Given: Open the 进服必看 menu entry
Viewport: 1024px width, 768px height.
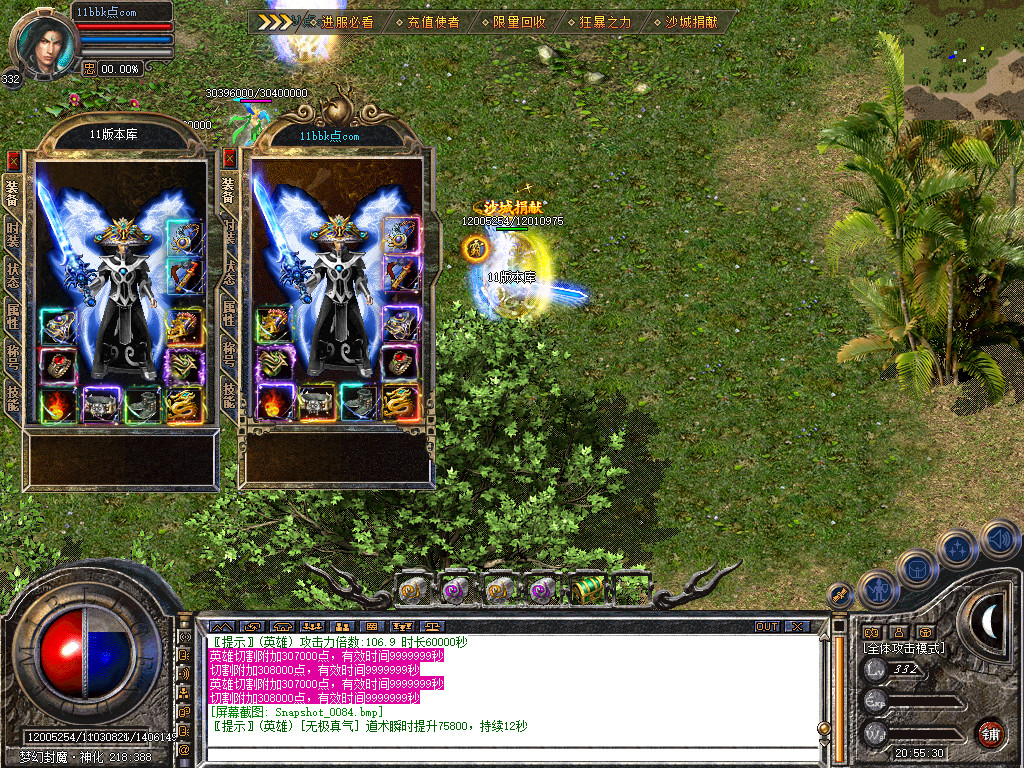Looking at the screenshot, I should coord(347,21).
